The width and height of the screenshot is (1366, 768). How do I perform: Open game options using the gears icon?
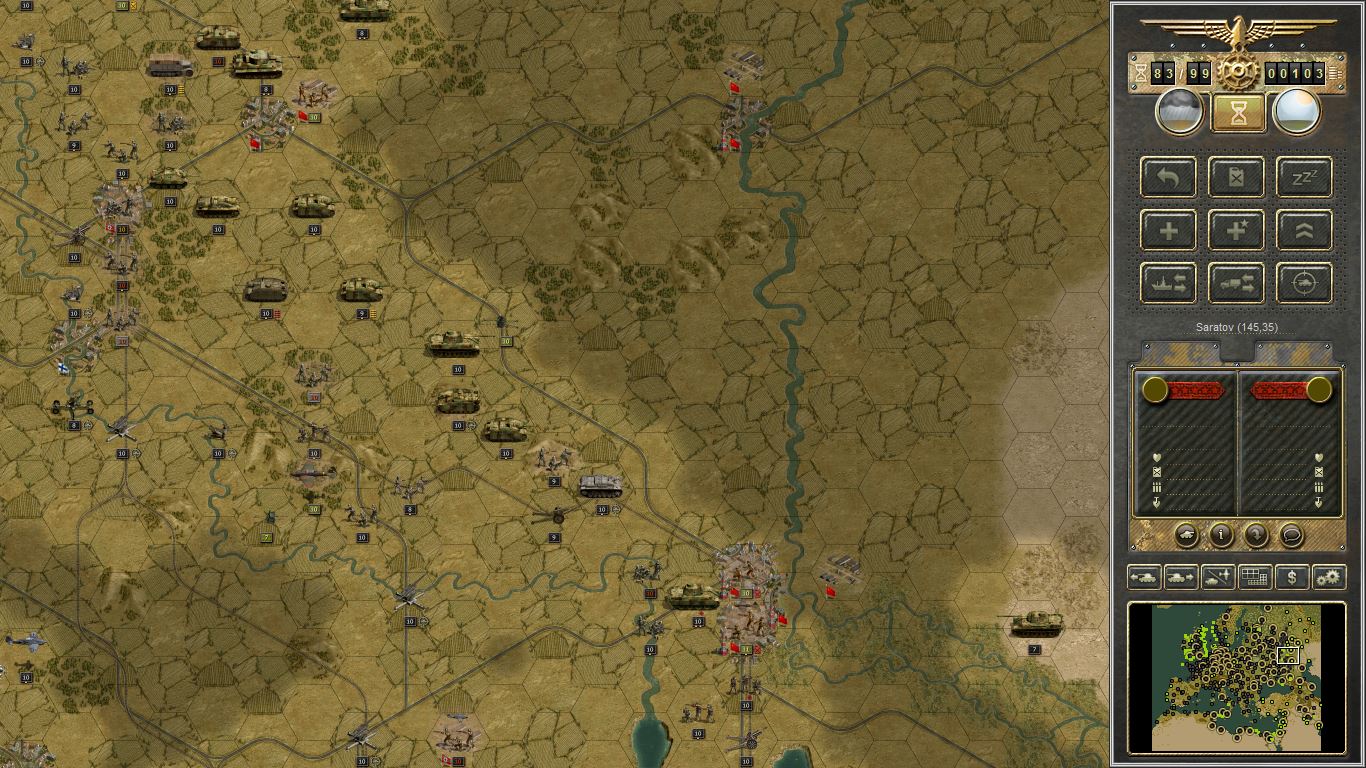1328,577
